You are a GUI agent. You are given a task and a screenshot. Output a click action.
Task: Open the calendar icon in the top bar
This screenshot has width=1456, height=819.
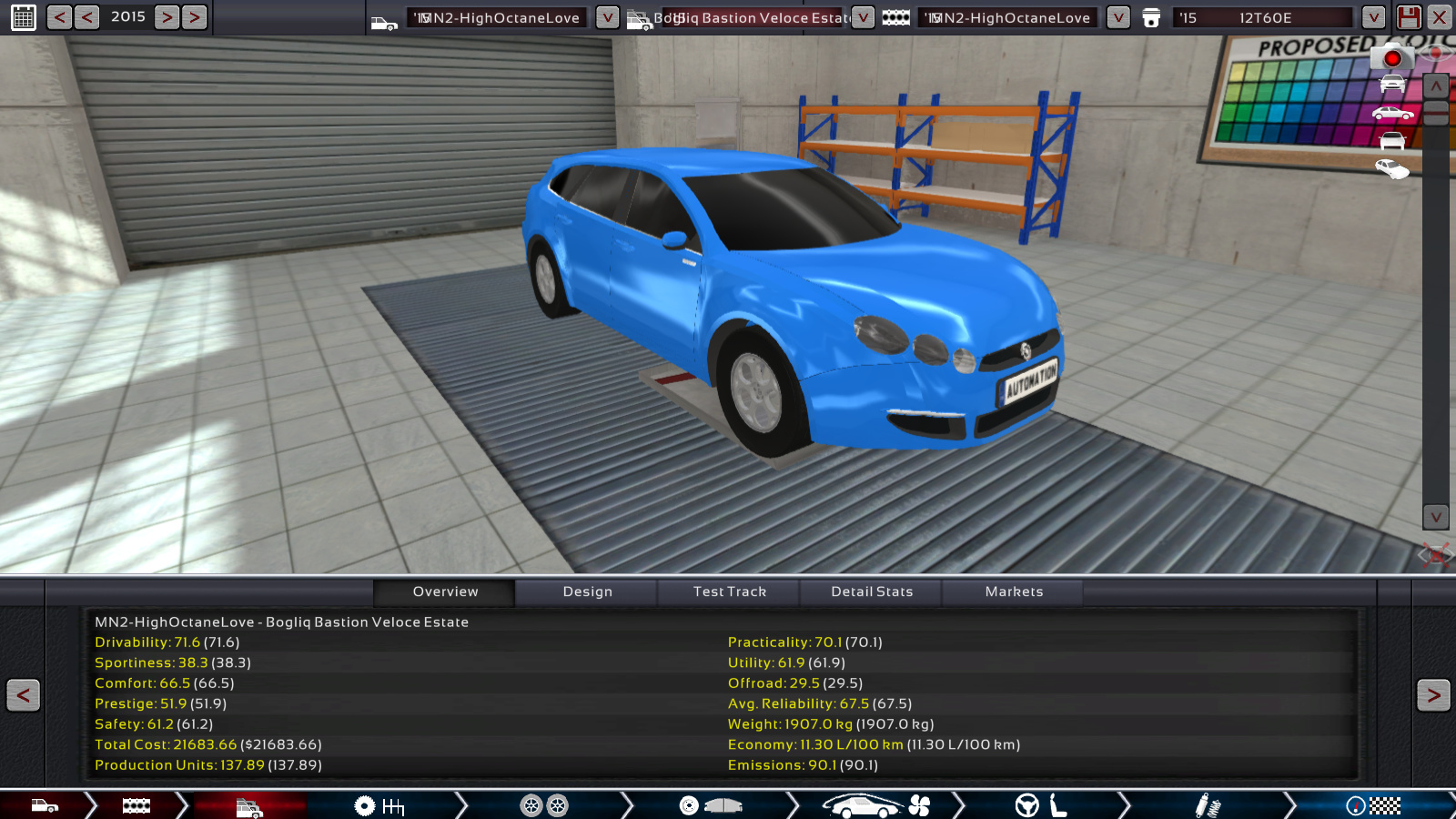pos(24,17)
